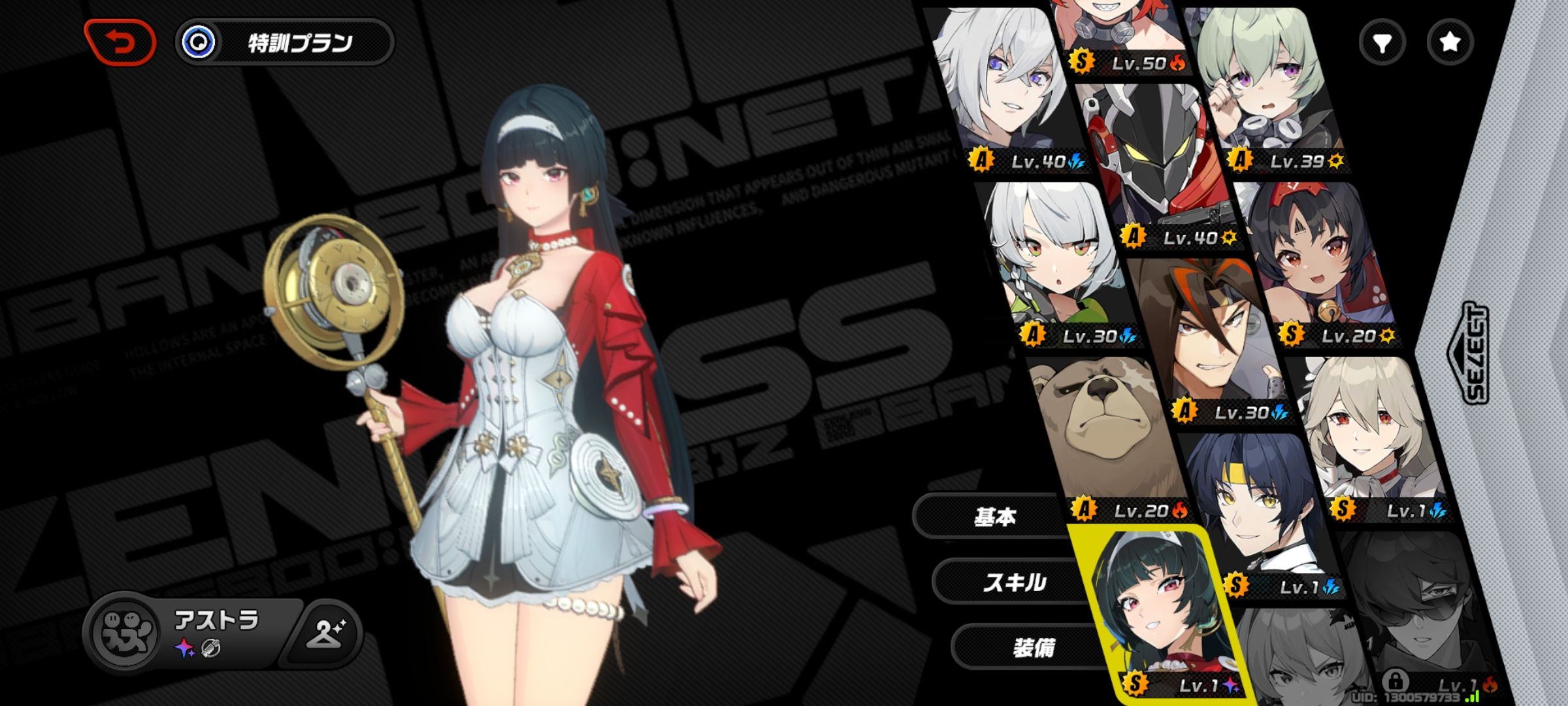
Task: Open the character filter funnel
Action: point(1382,43)
